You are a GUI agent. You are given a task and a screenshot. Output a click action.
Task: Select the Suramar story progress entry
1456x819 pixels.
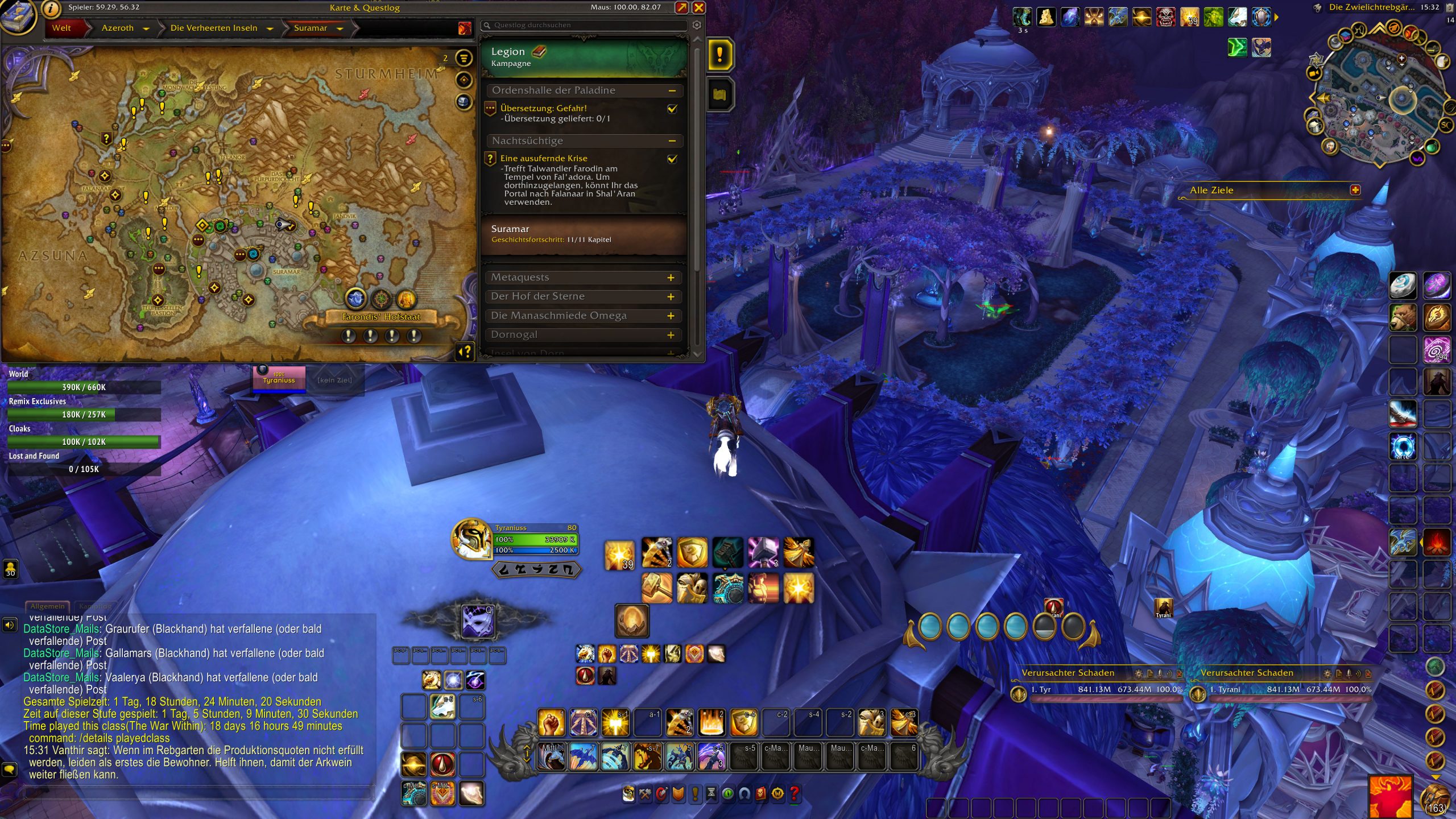click(584, 234)
